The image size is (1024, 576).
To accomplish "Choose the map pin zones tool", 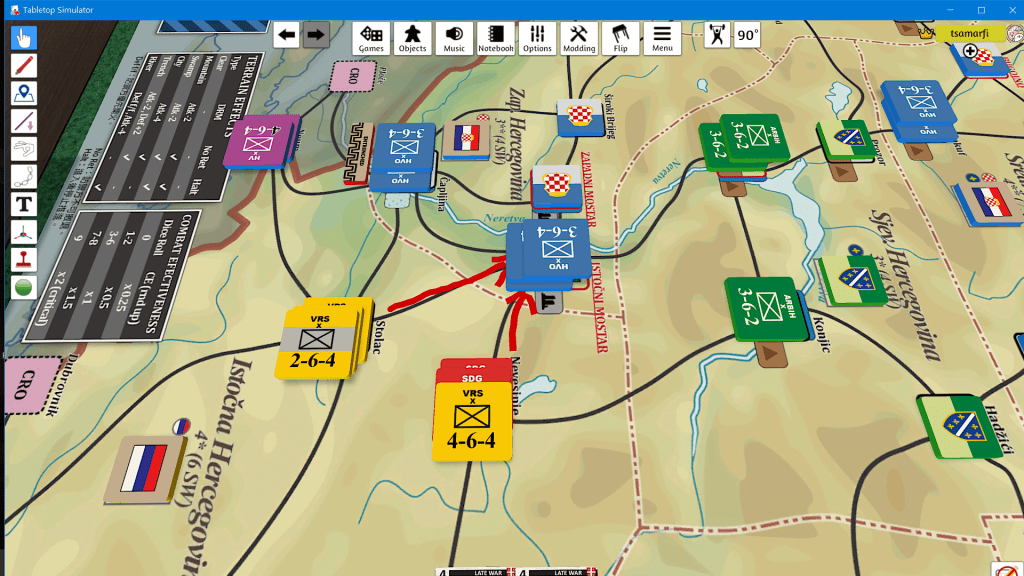I will point(23,94).
